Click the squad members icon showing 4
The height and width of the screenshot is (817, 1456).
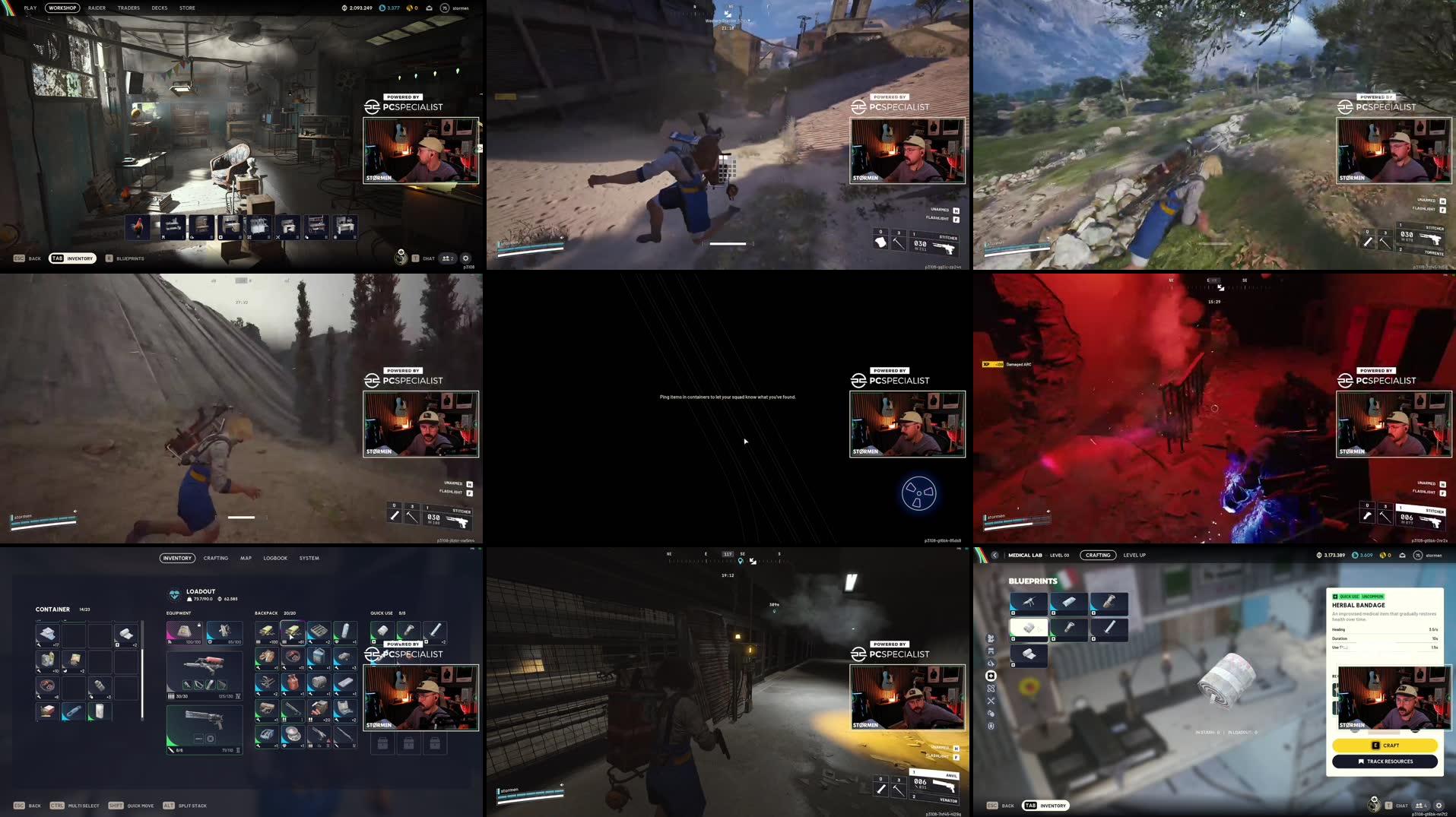coord(1420,805)
